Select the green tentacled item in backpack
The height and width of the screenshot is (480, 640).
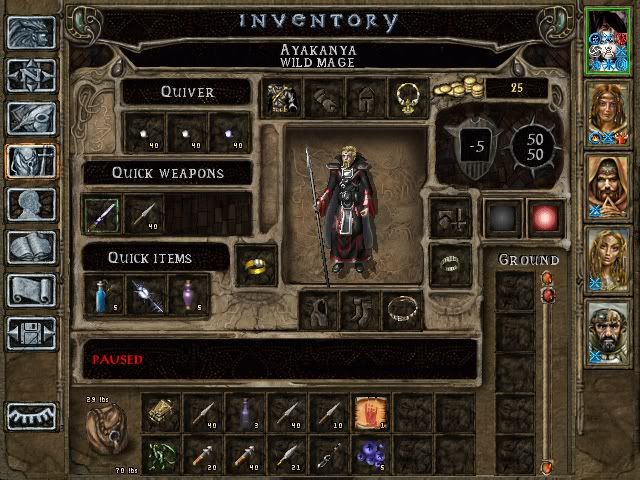160,453
